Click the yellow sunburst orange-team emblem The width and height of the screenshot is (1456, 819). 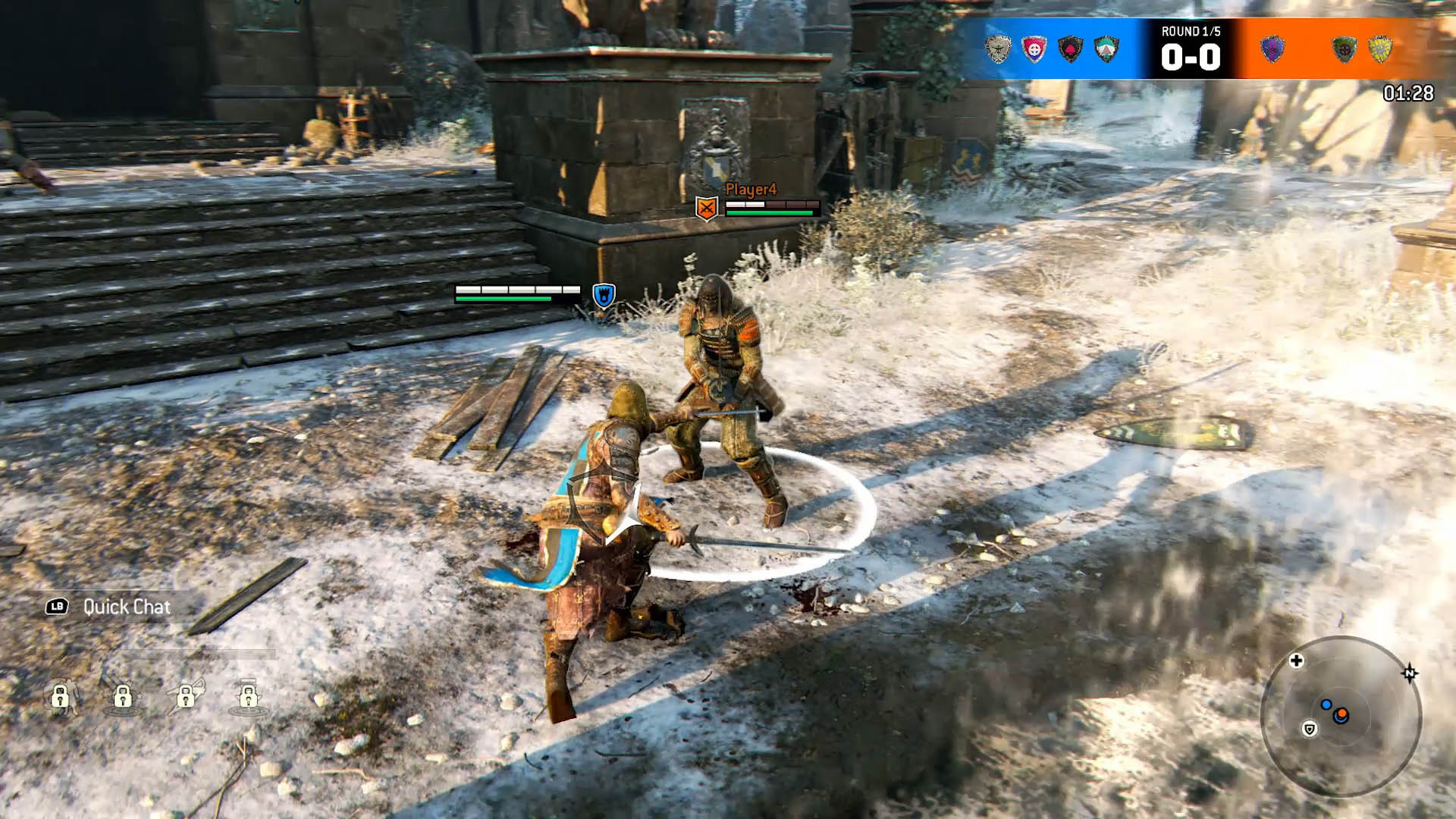coord(1380,49)
